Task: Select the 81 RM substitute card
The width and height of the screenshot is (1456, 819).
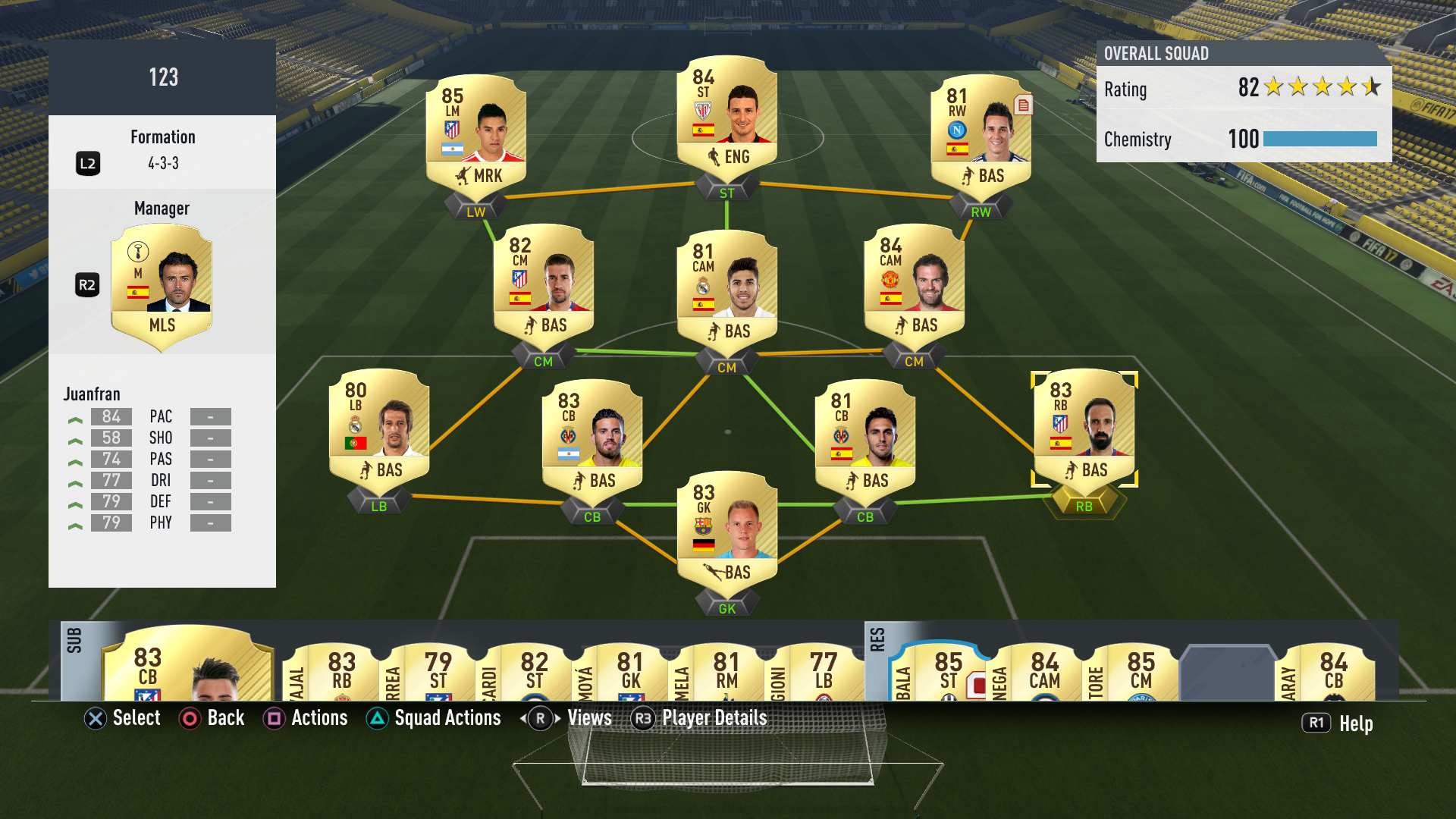Action: 726,672
